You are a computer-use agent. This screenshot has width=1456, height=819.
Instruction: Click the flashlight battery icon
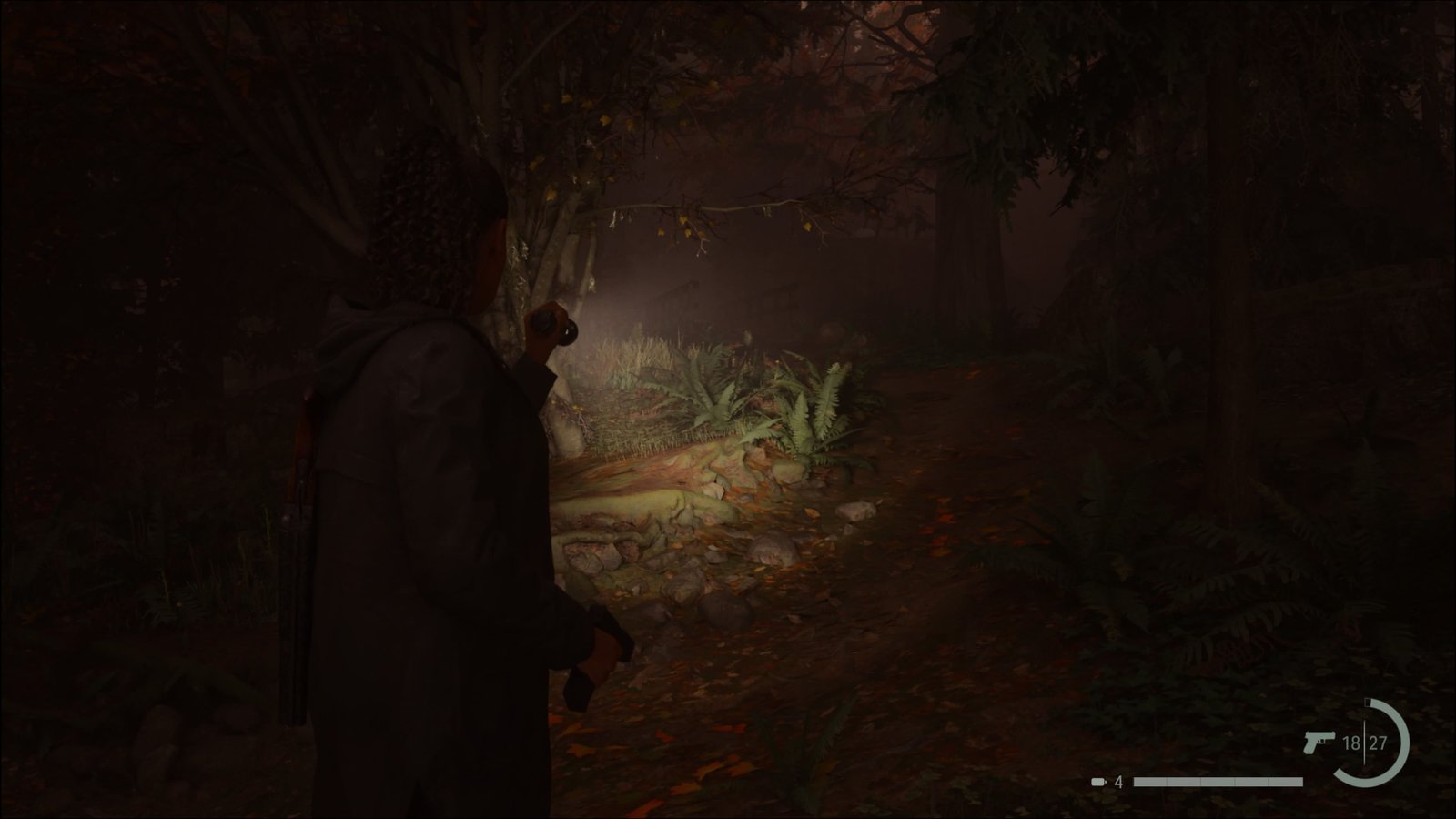[1100, 782]
